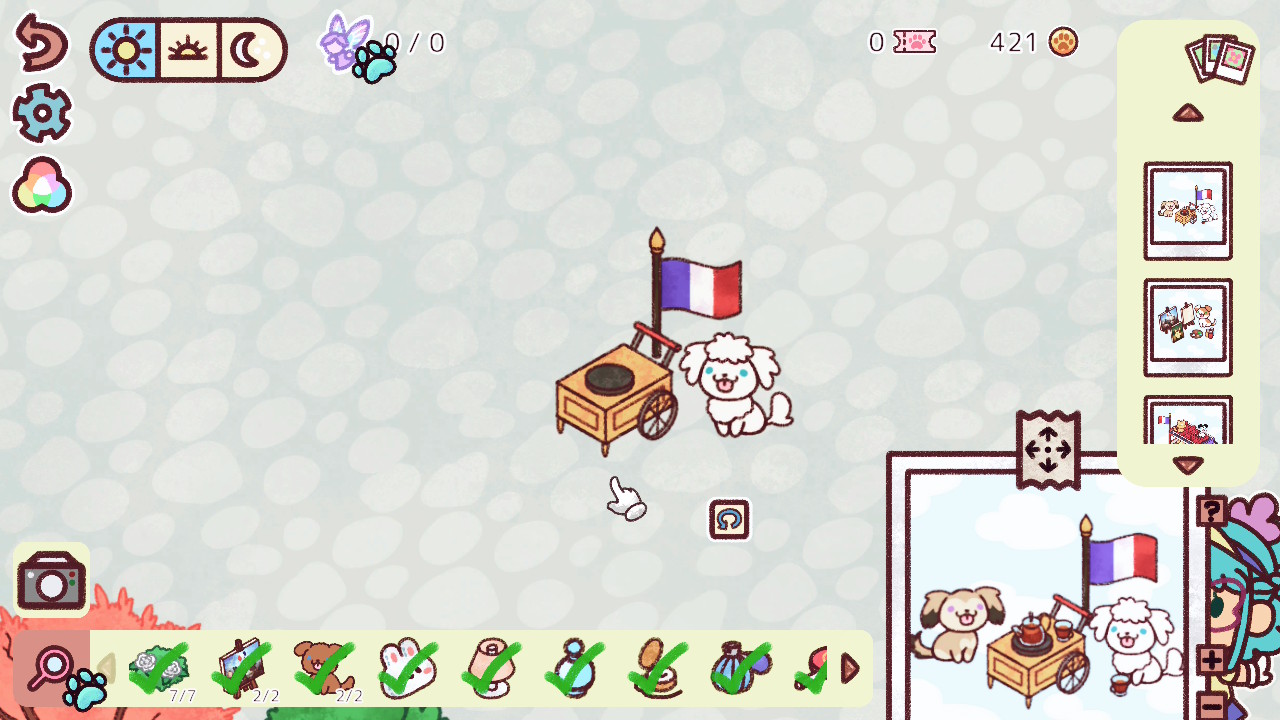Choose the pink lamp item
1280x720 pixels.
pyautogui.click(x=492, y=666)
